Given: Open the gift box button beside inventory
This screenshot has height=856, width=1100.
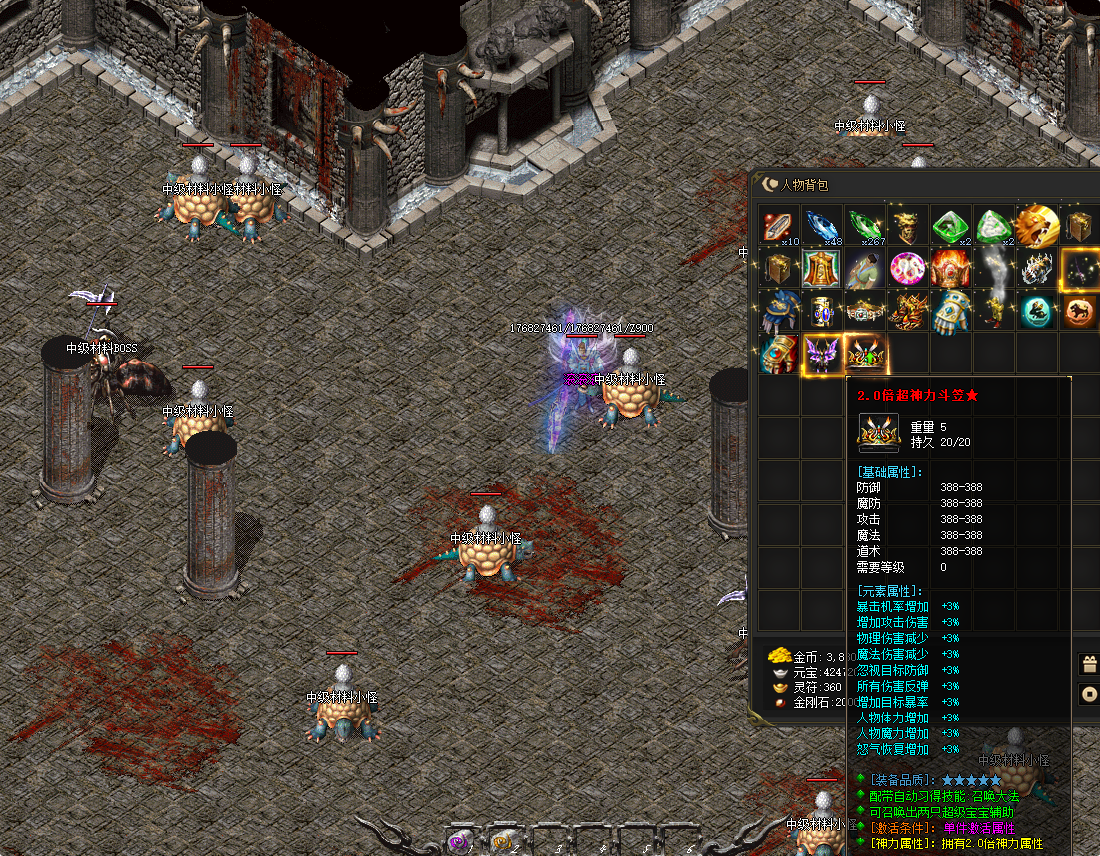Looking at the screenshot, I should 1089,664.
